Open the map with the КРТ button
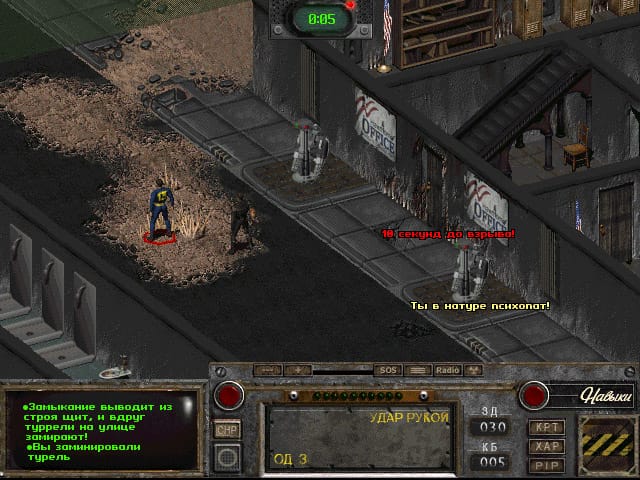Image resolution: width=640 pixels, height=480 pixels. click(546, 427)
